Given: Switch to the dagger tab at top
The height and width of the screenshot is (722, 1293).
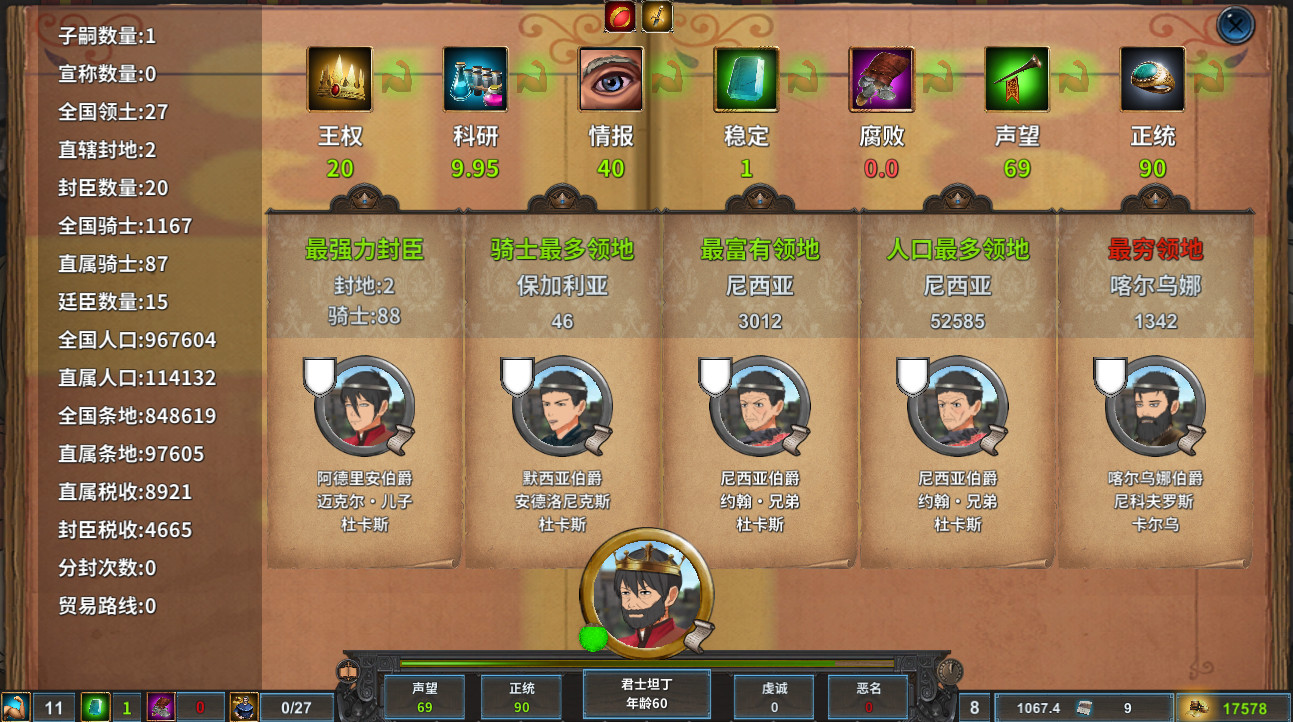Looking at the screenshot, I should pos(656,15).
